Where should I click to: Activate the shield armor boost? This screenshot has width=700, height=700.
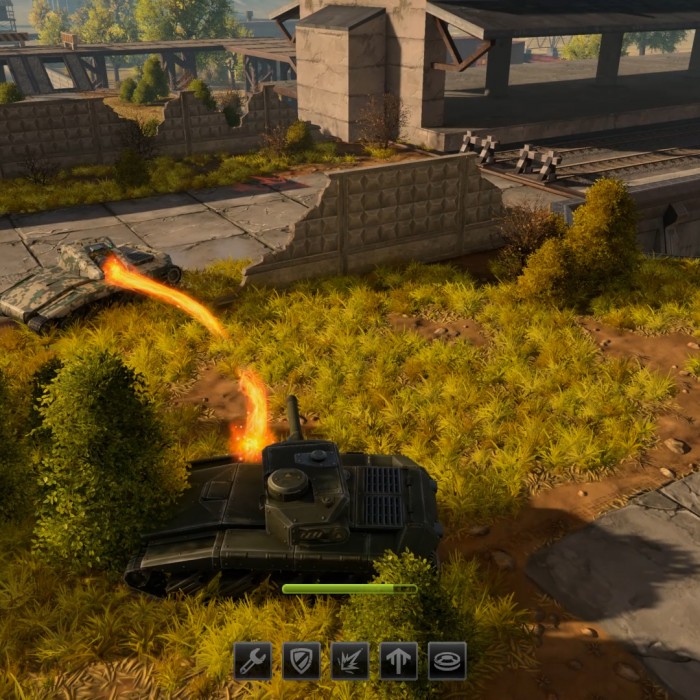coord(301,661)
